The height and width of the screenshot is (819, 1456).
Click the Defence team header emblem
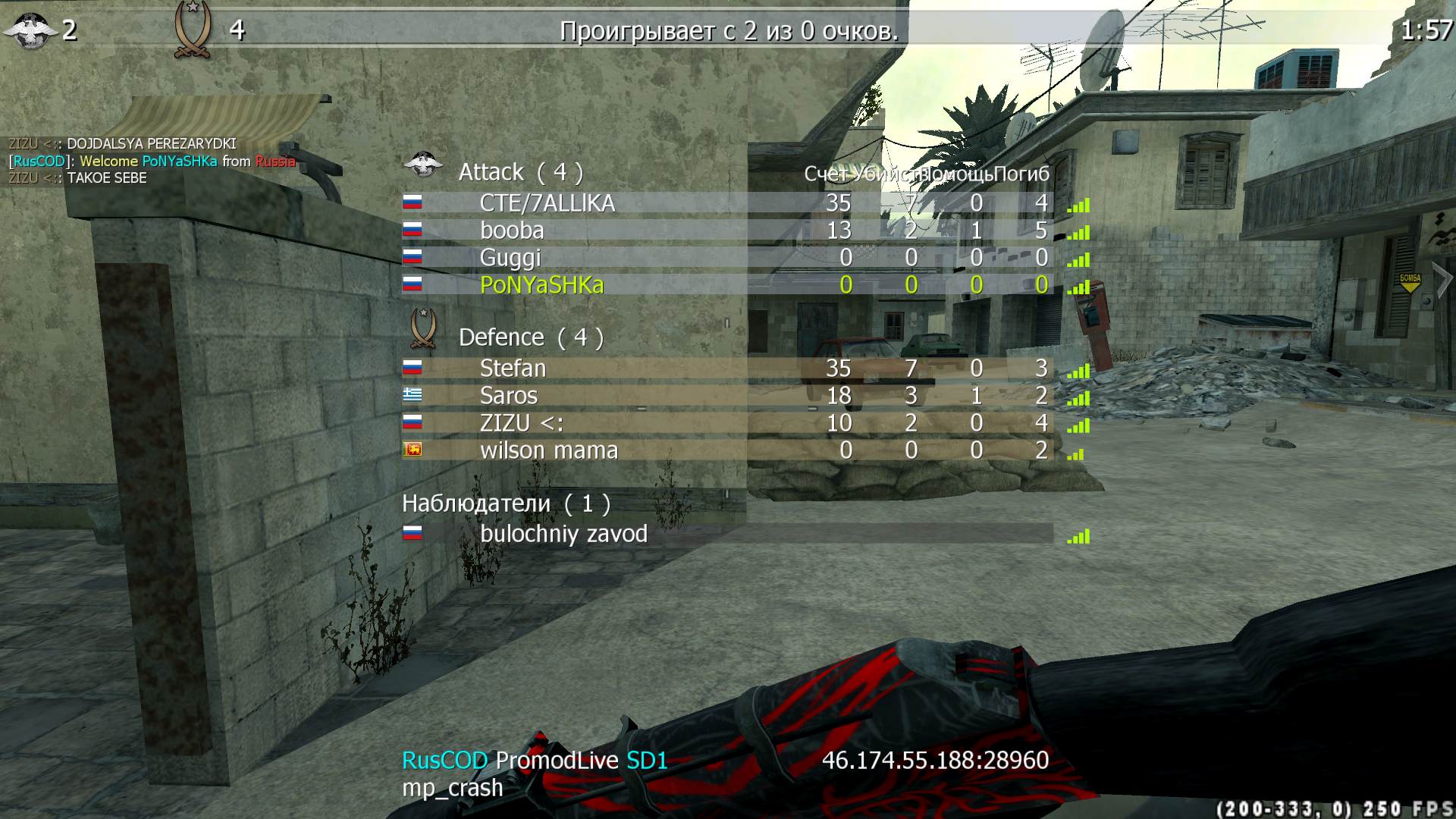coord(422,328)
